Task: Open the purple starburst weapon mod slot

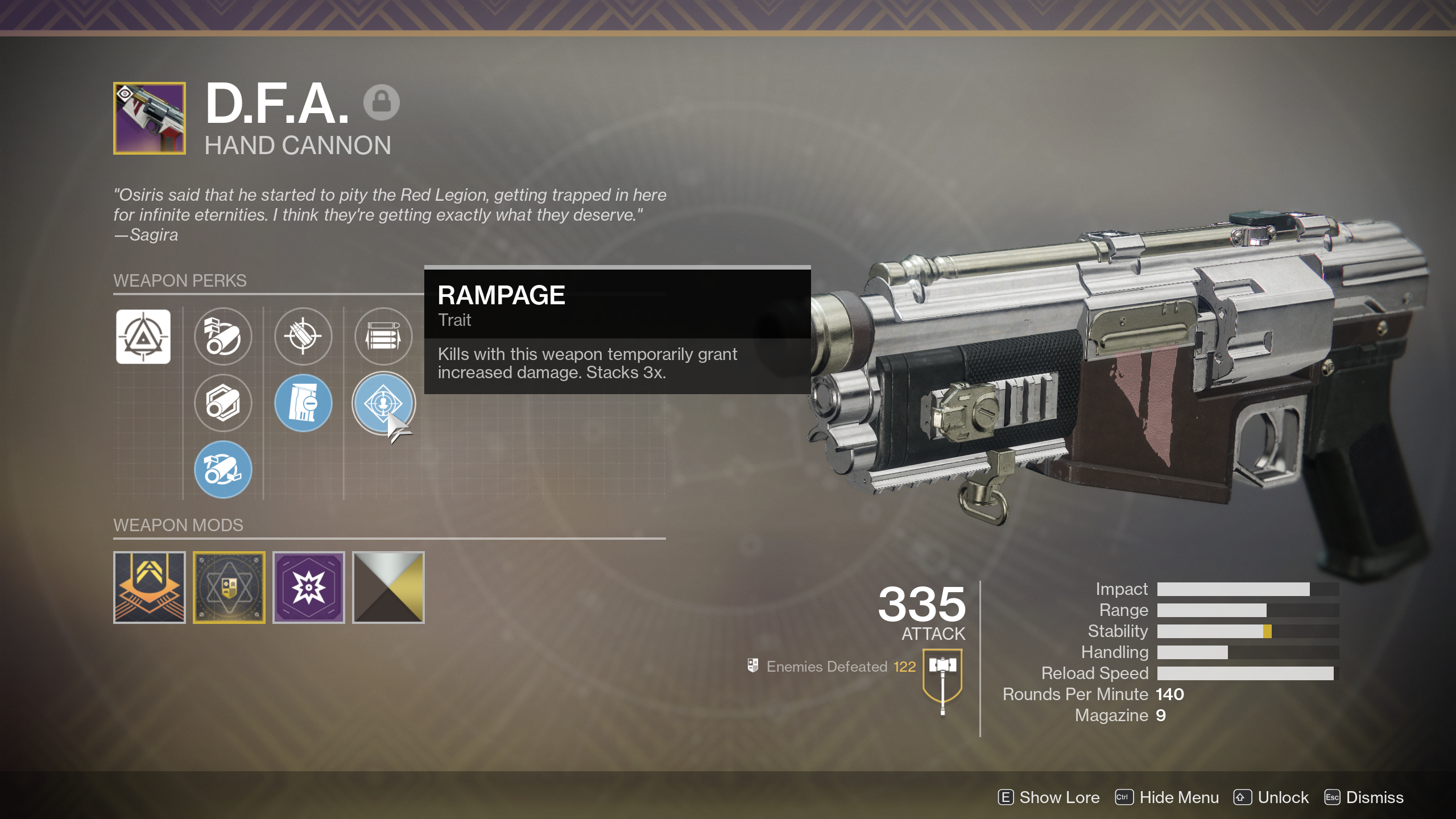Action: coord(309,588)
